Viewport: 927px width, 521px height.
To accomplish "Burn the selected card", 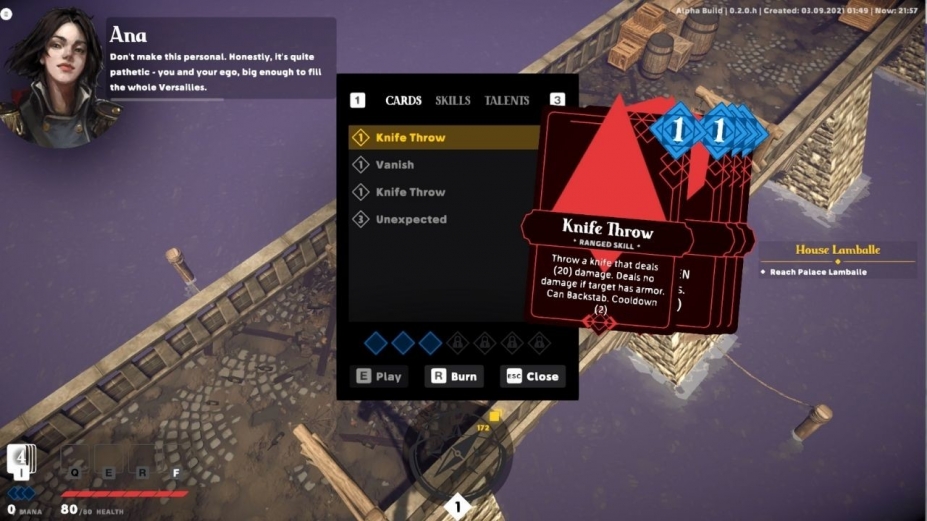I will click(454, 377).
